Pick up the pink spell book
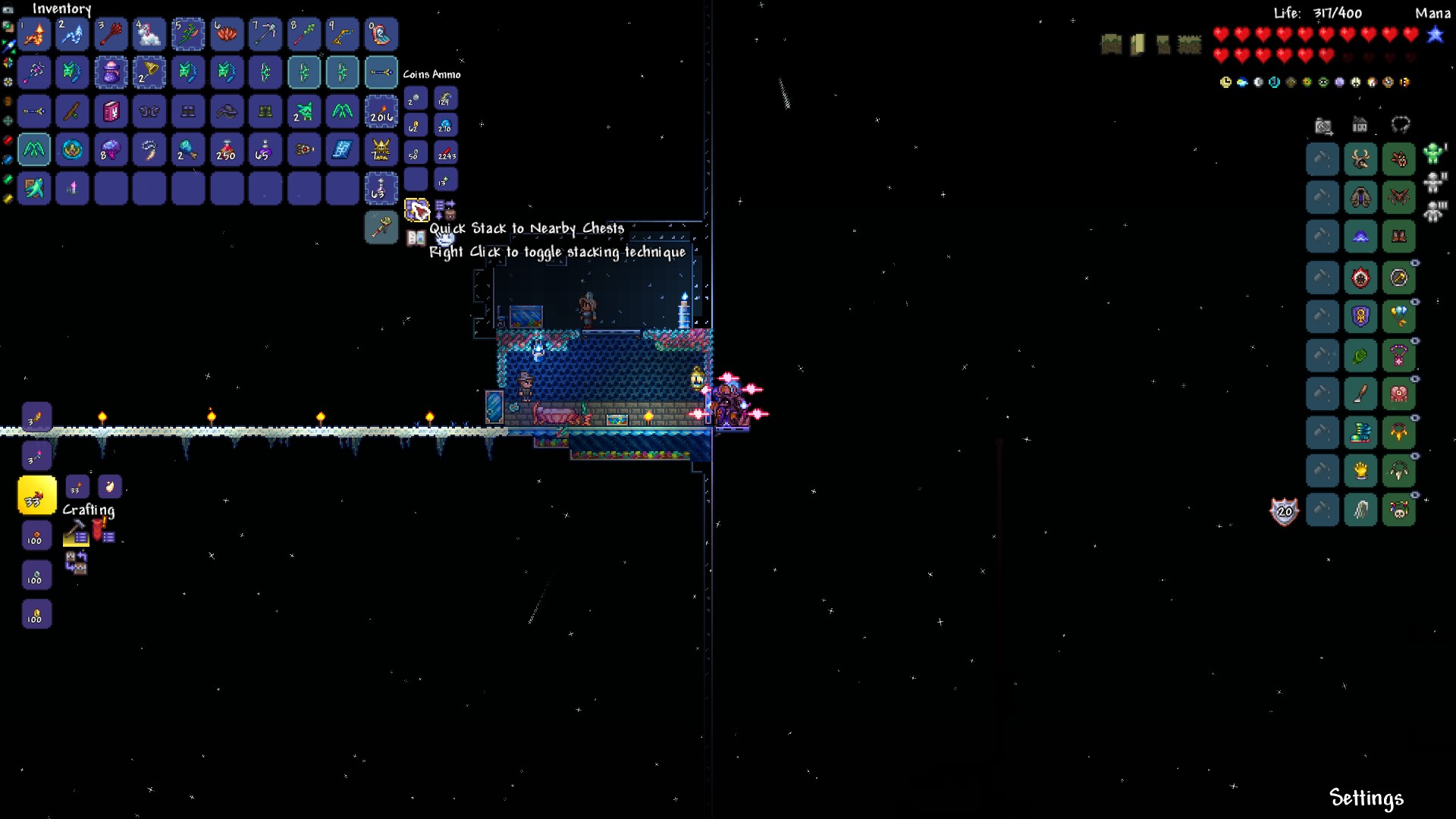 tap(111, 111)
